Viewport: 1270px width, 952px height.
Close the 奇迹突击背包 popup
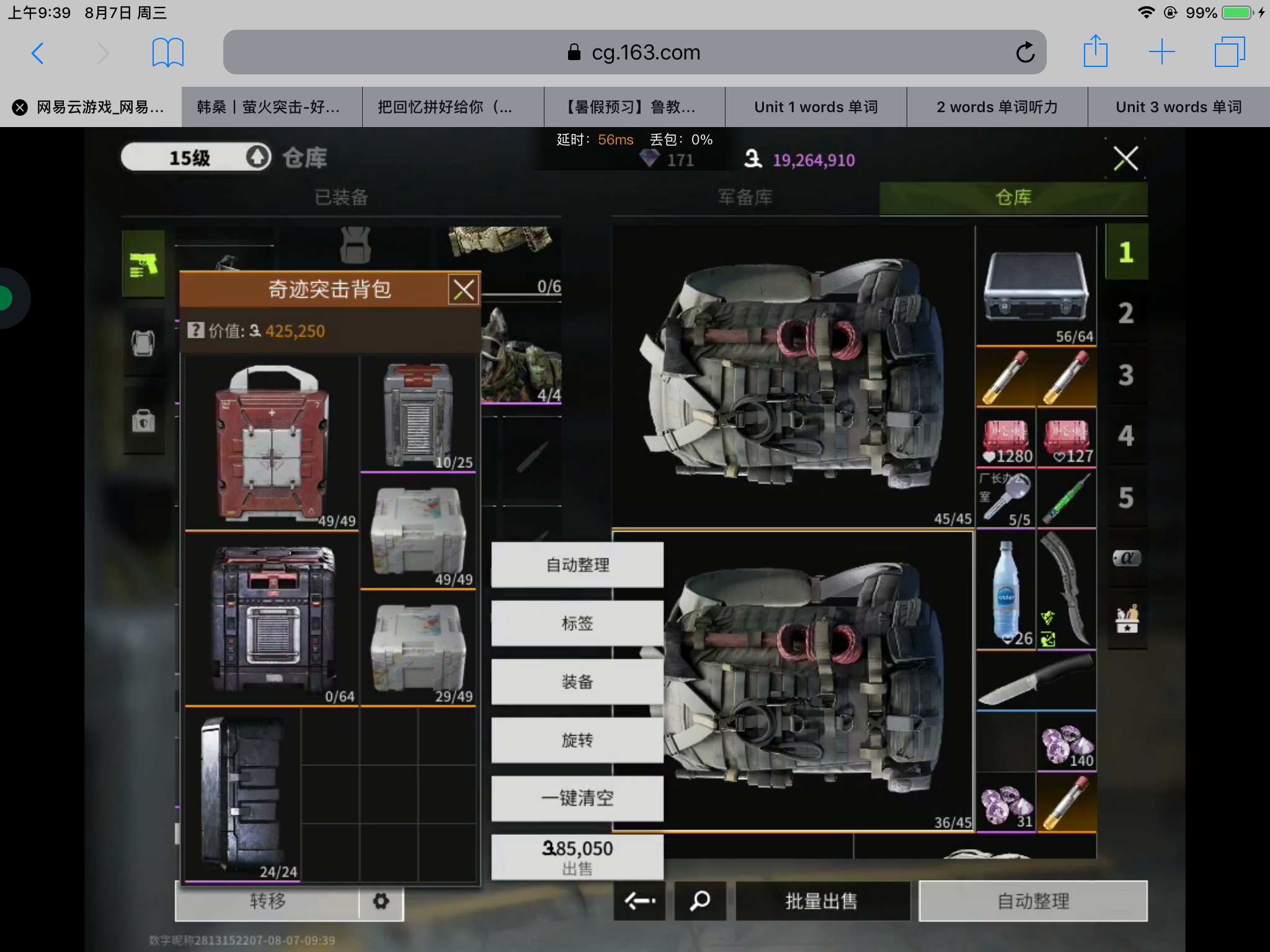point(464,289)
